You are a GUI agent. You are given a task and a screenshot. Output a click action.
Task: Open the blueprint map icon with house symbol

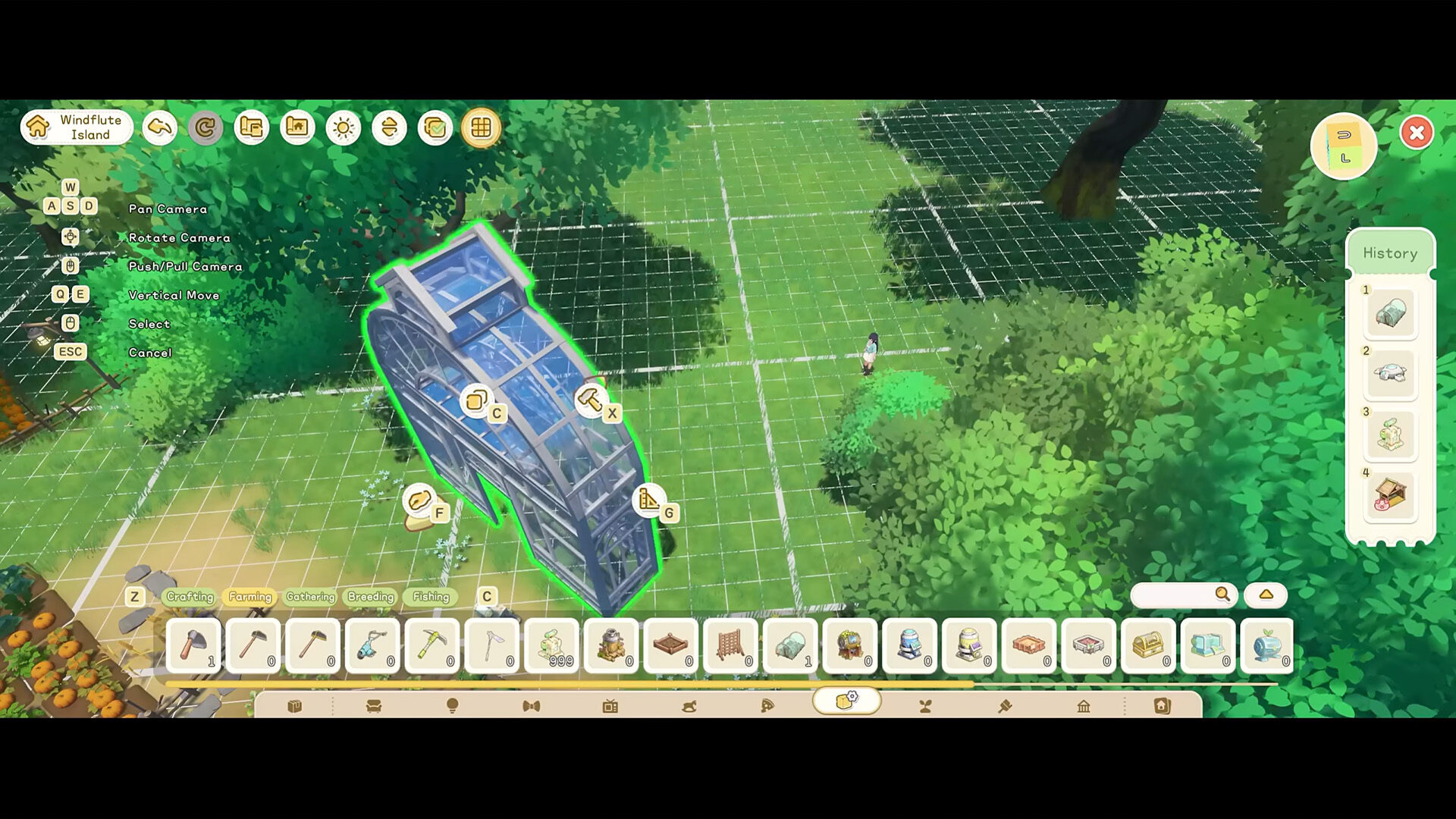click(297, 127)
